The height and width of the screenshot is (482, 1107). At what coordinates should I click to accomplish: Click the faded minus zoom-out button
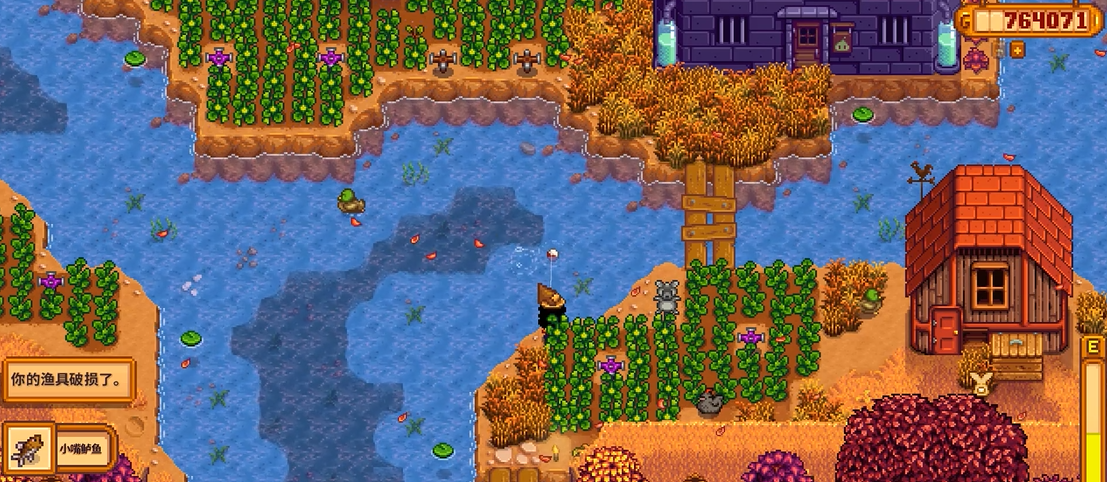click(999, 49)
